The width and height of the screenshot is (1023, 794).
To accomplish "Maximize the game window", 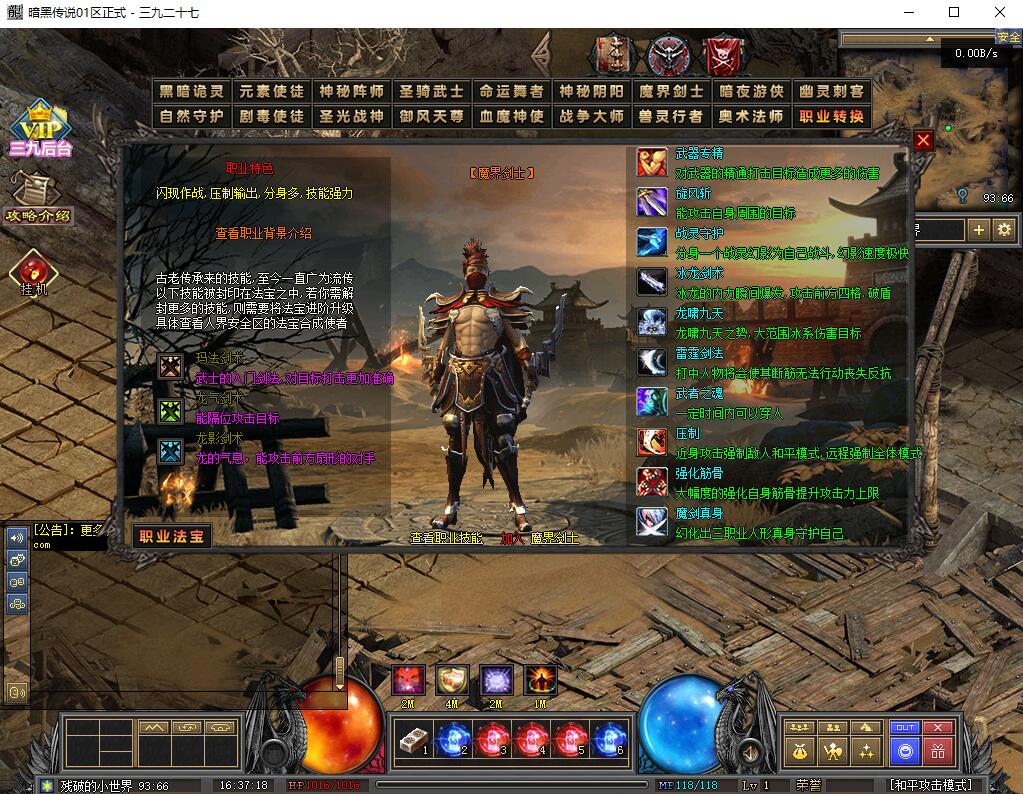I will pos(954,12).
